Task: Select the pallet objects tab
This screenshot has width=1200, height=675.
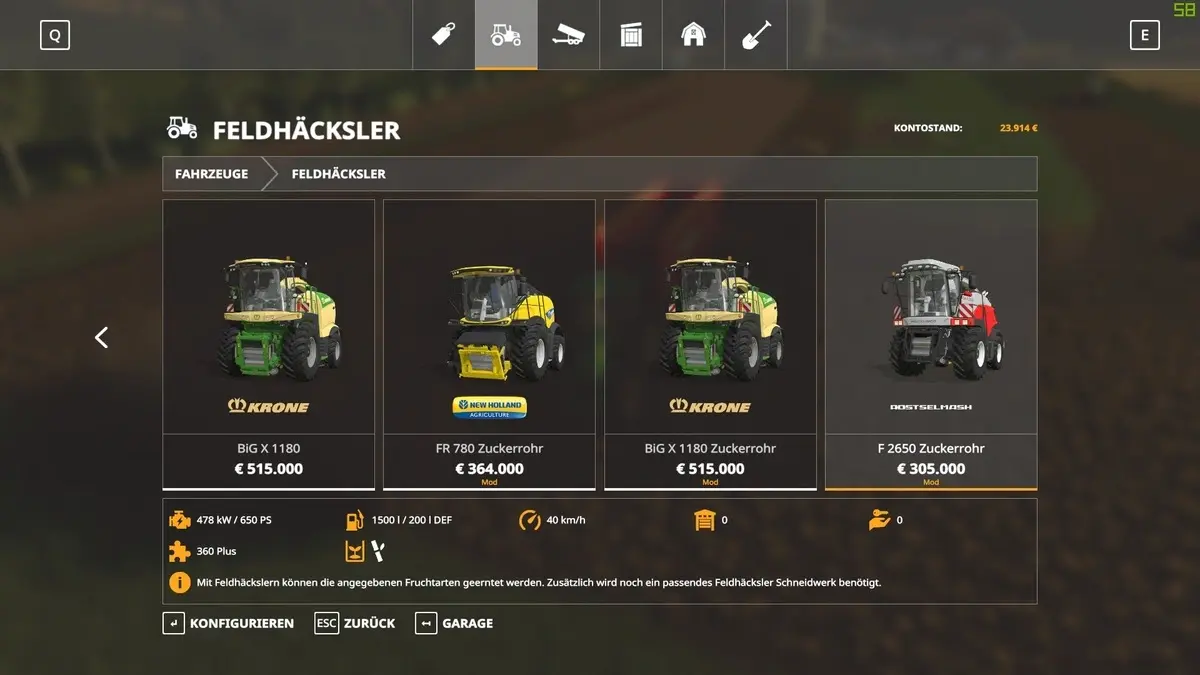Action: point(631,35)
